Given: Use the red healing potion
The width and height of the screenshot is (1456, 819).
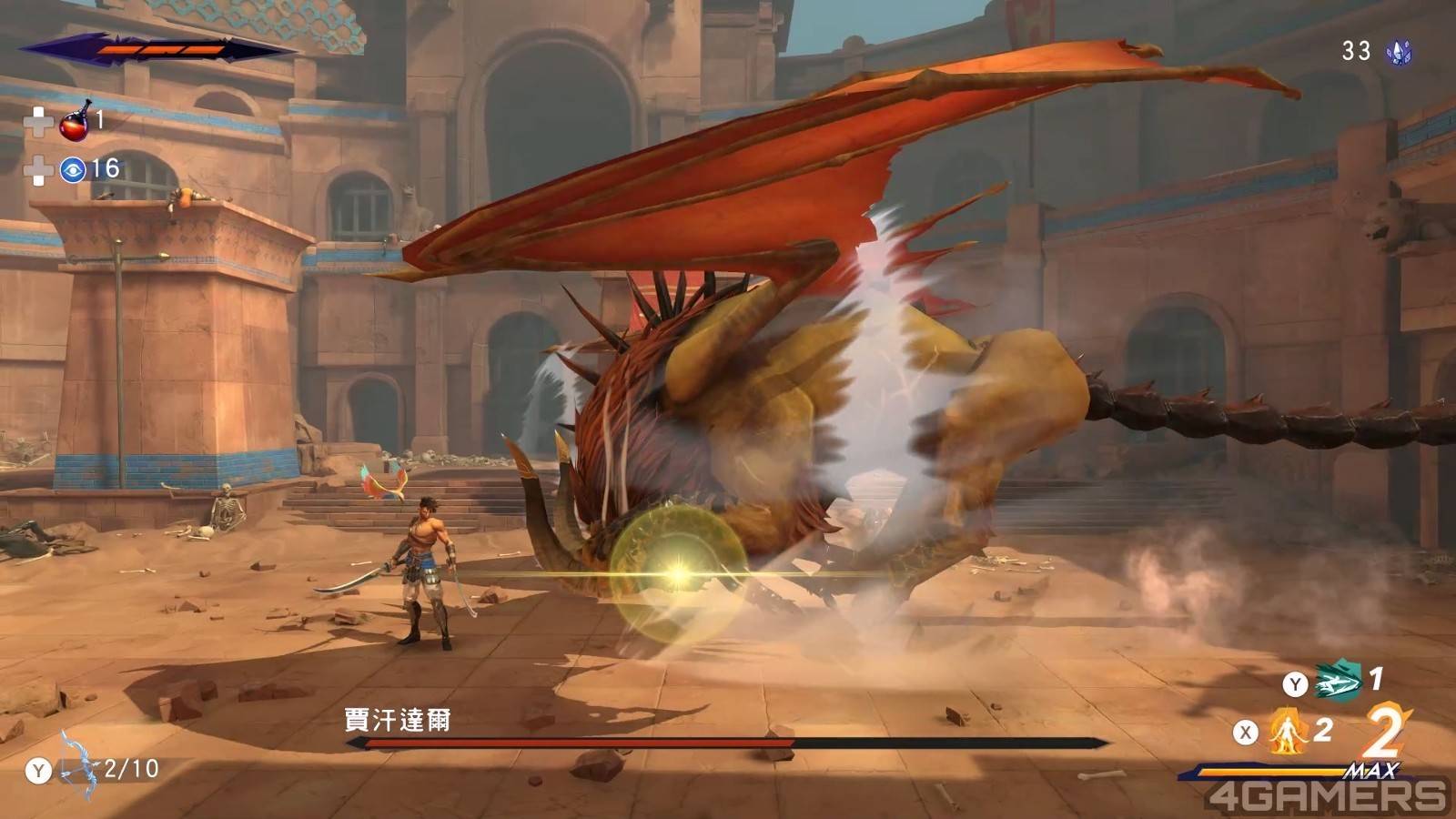Looking at the screenshot, I should click(x=75, y=122).
